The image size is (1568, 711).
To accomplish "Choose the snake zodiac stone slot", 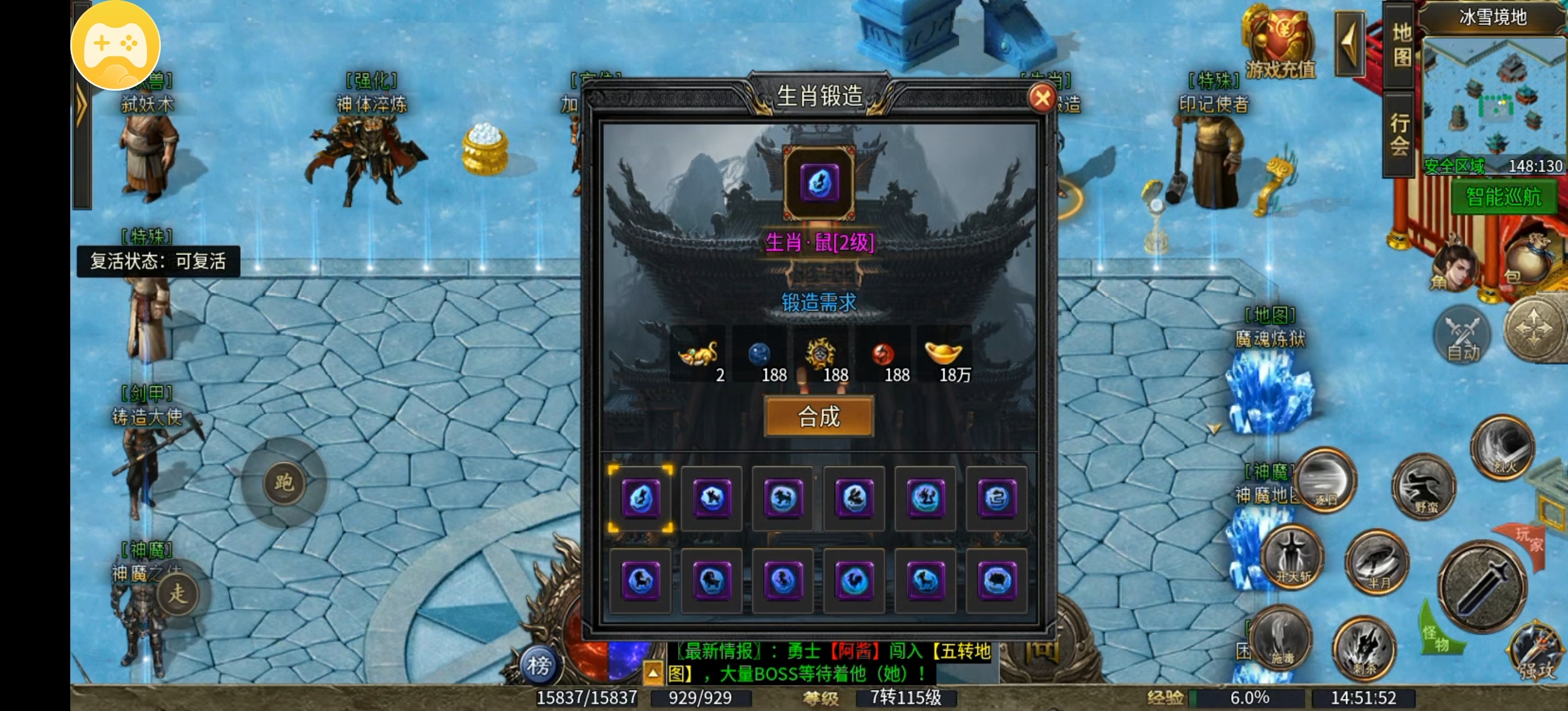I will [x=997, y=498].
